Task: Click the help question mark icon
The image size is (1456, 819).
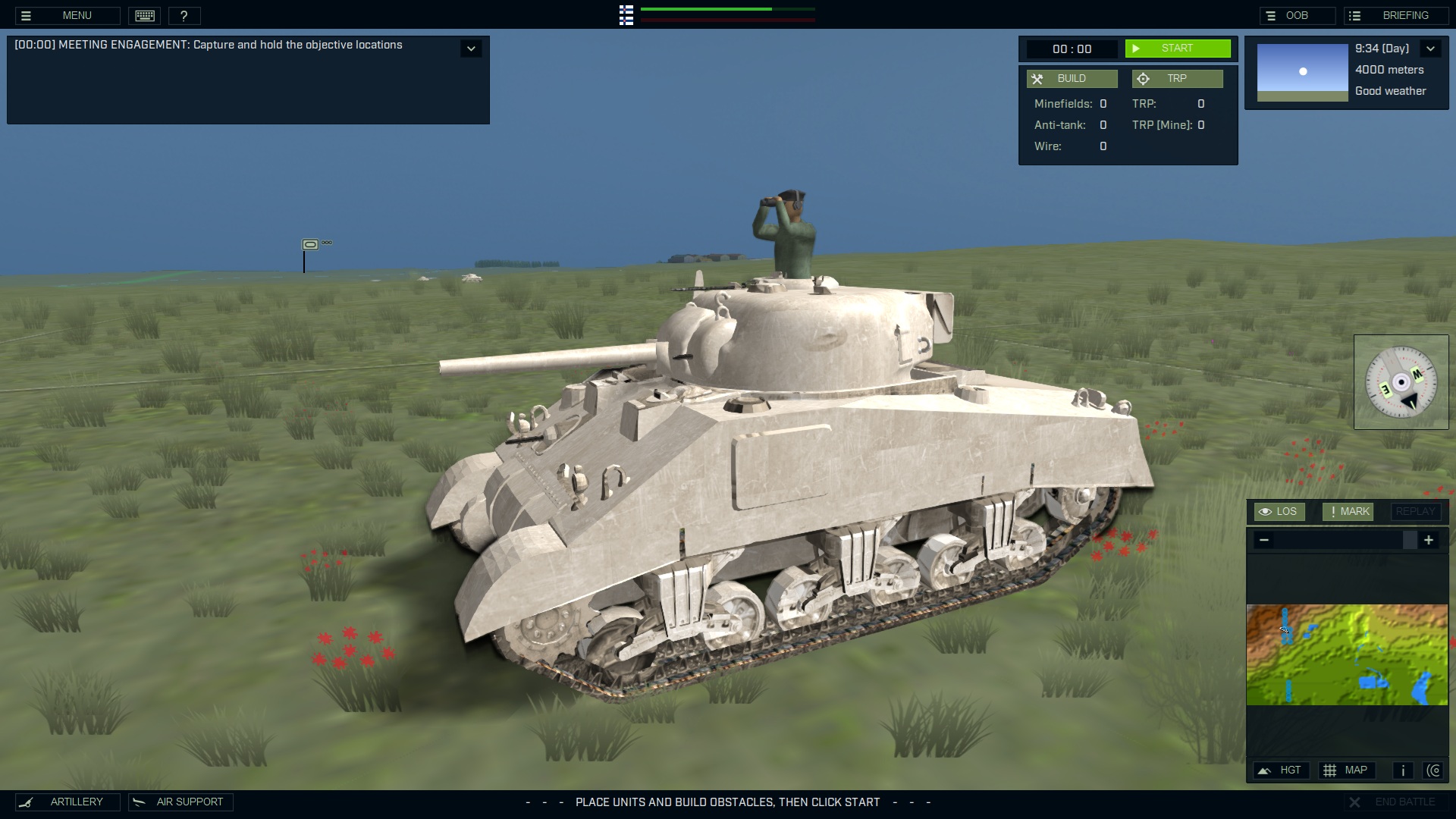Action: tap(184, 15)
